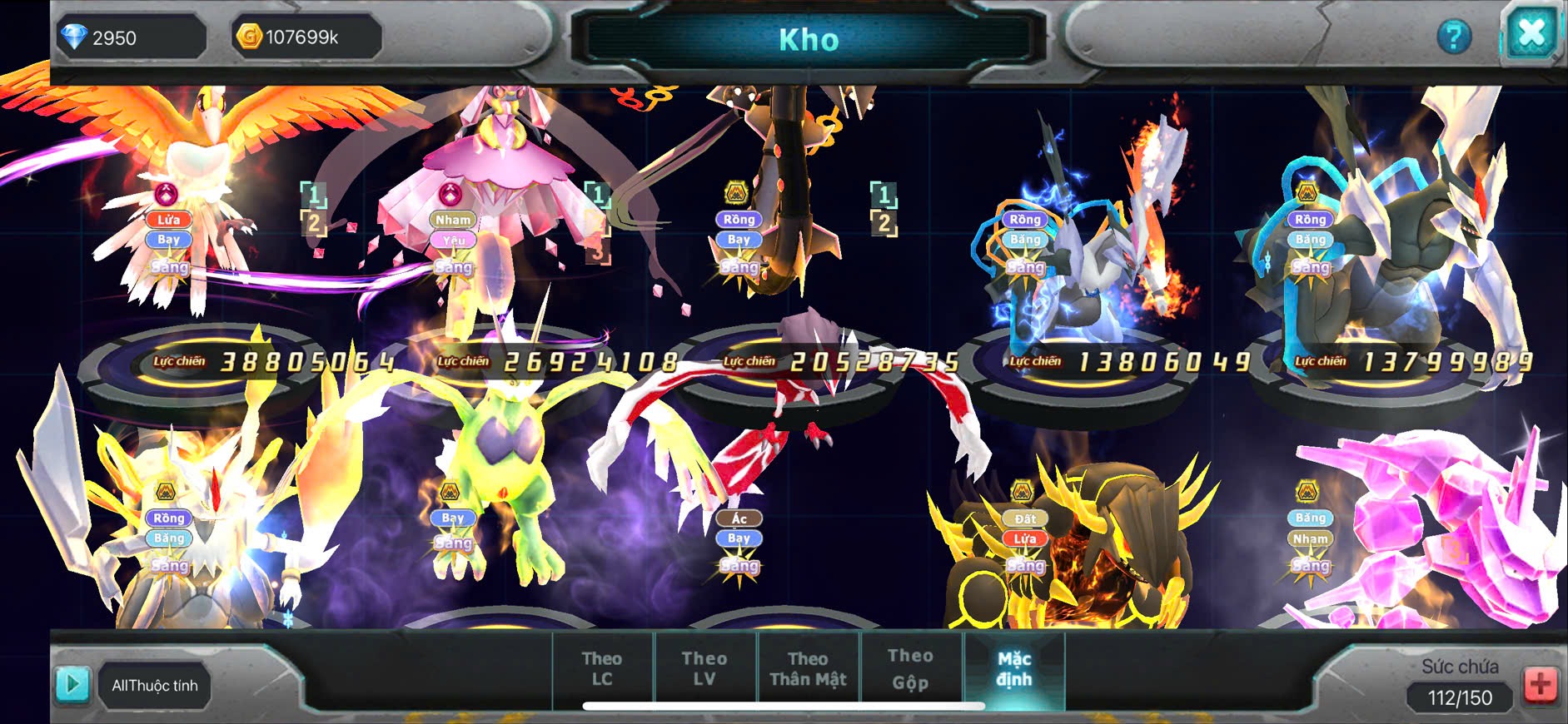Expand storage capacity with red plus button

click(x=1540, y=686)
